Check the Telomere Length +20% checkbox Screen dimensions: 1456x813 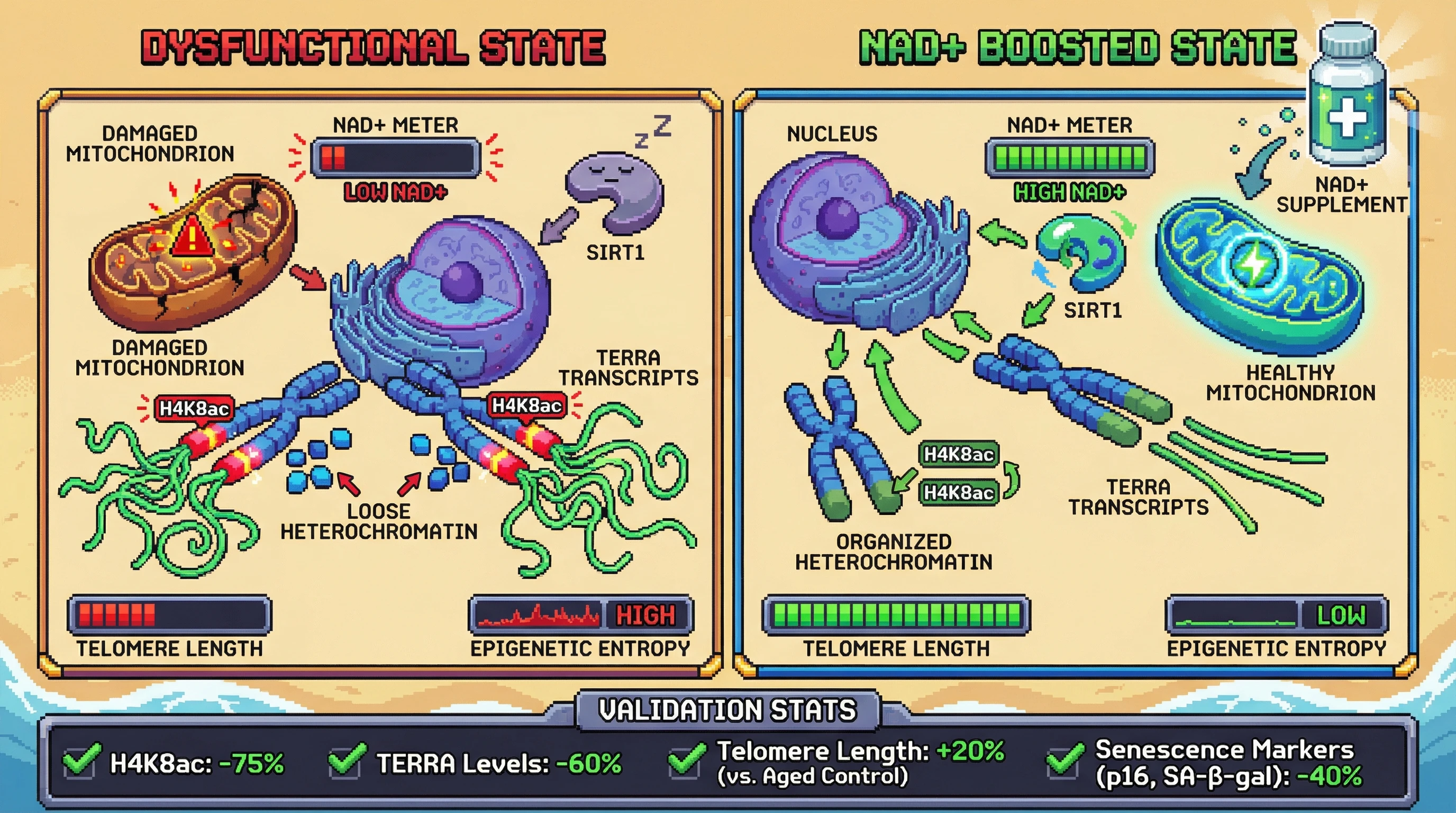point(685,762)
